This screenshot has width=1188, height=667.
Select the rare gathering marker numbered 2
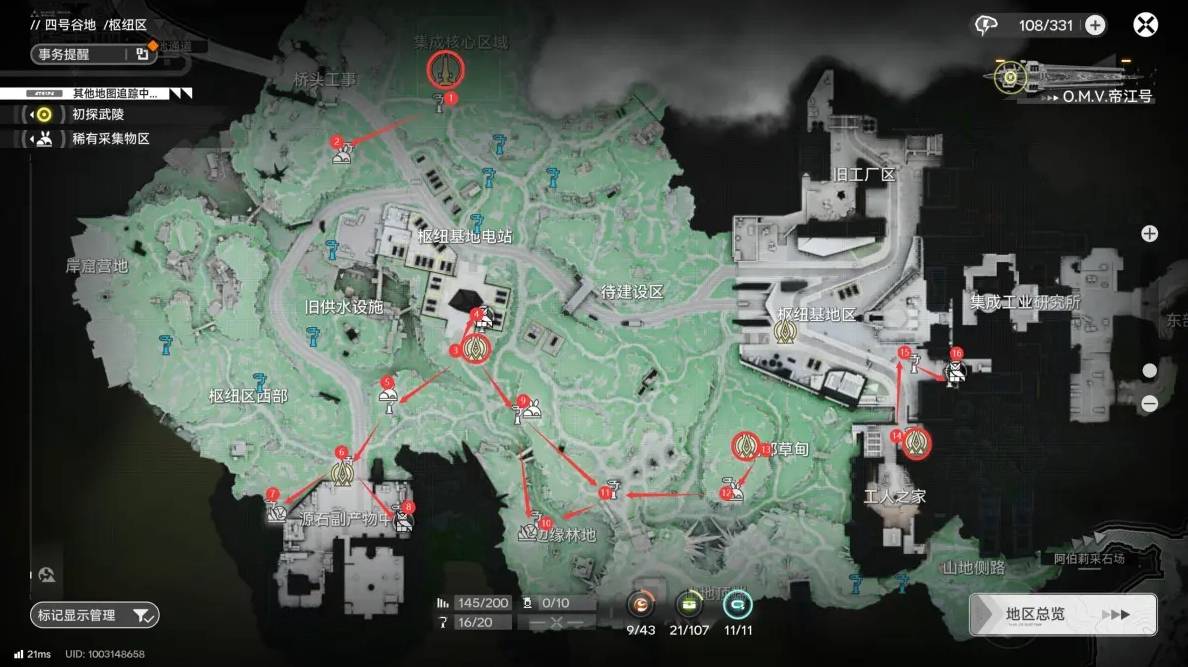click(342, 156)
